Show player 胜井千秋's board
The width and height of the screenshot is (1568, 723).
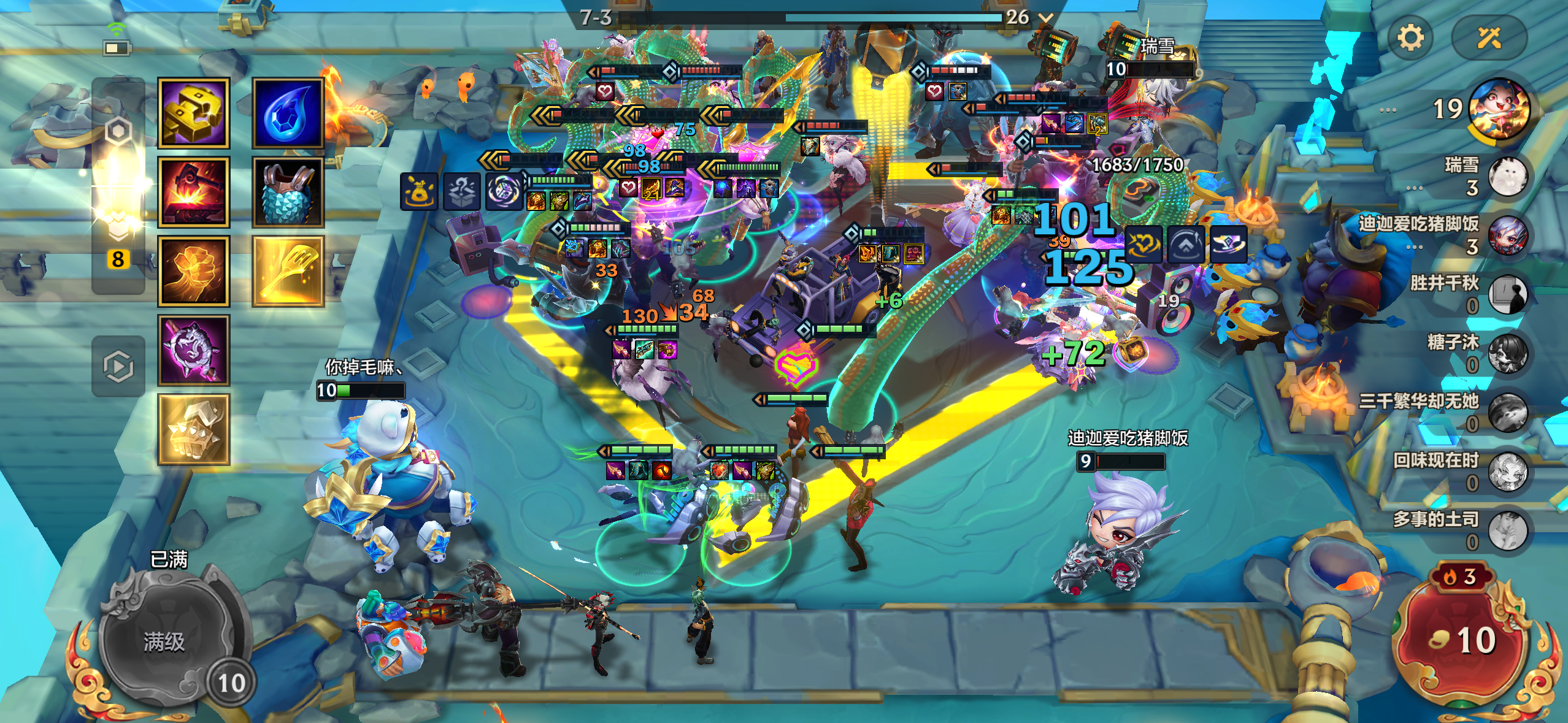(x=1507, y=294)
